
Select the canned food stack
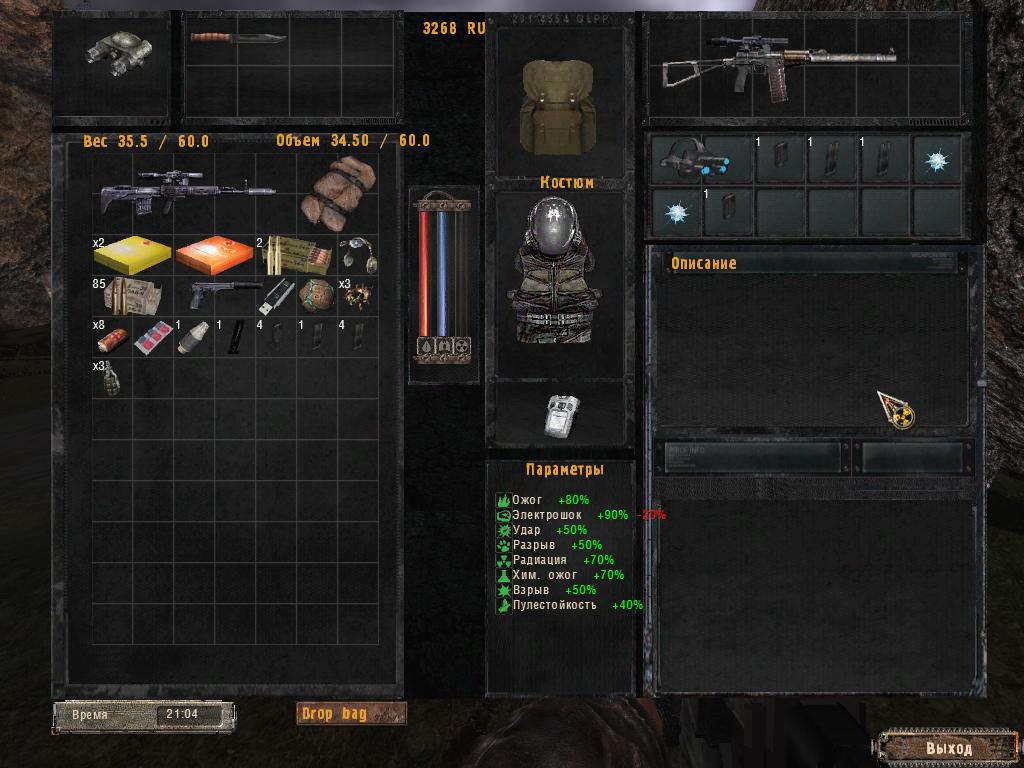tap(110, 338)
